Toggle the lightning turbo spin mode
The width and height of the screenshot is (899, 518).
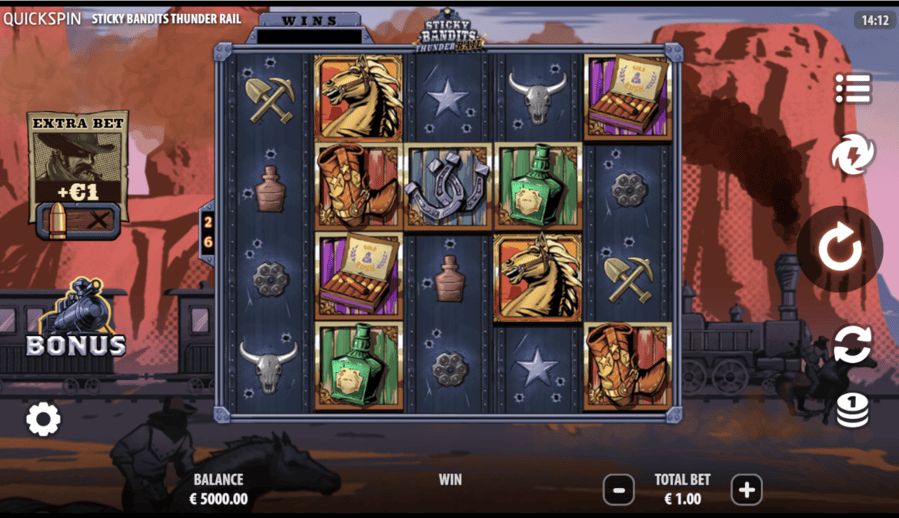click(853, 155)
